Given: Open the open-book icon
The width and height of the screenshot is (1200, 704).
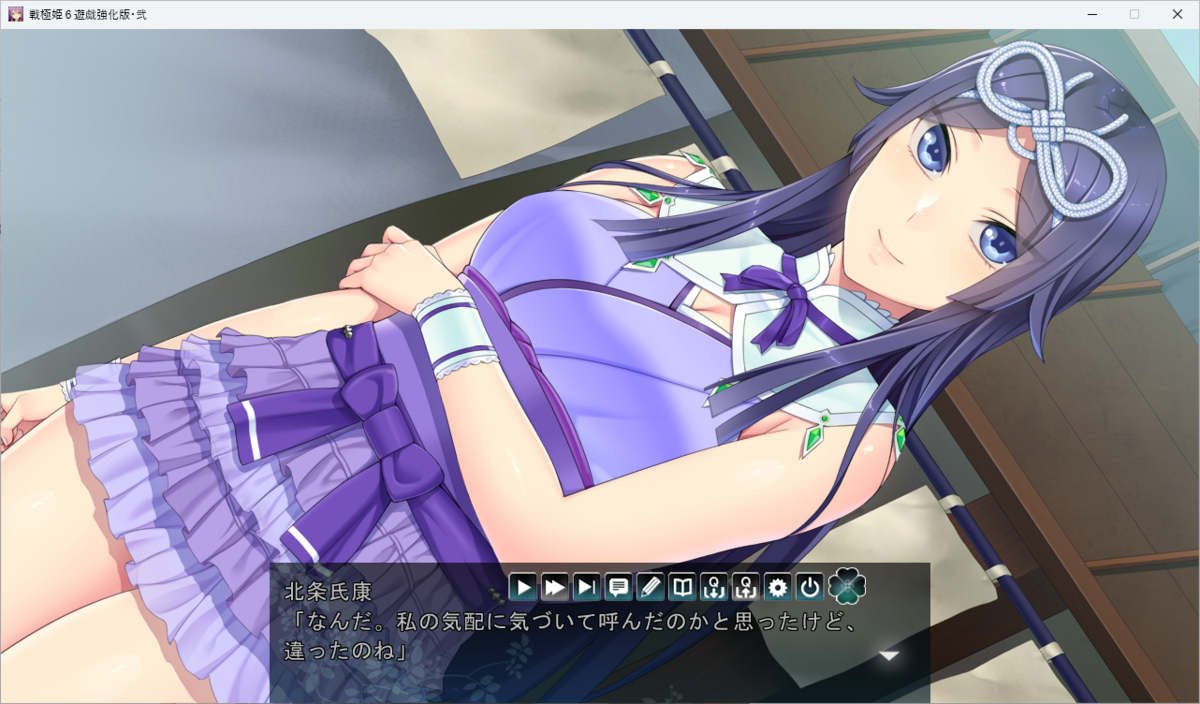Looking at the screenshot, I should coord(682,587).
